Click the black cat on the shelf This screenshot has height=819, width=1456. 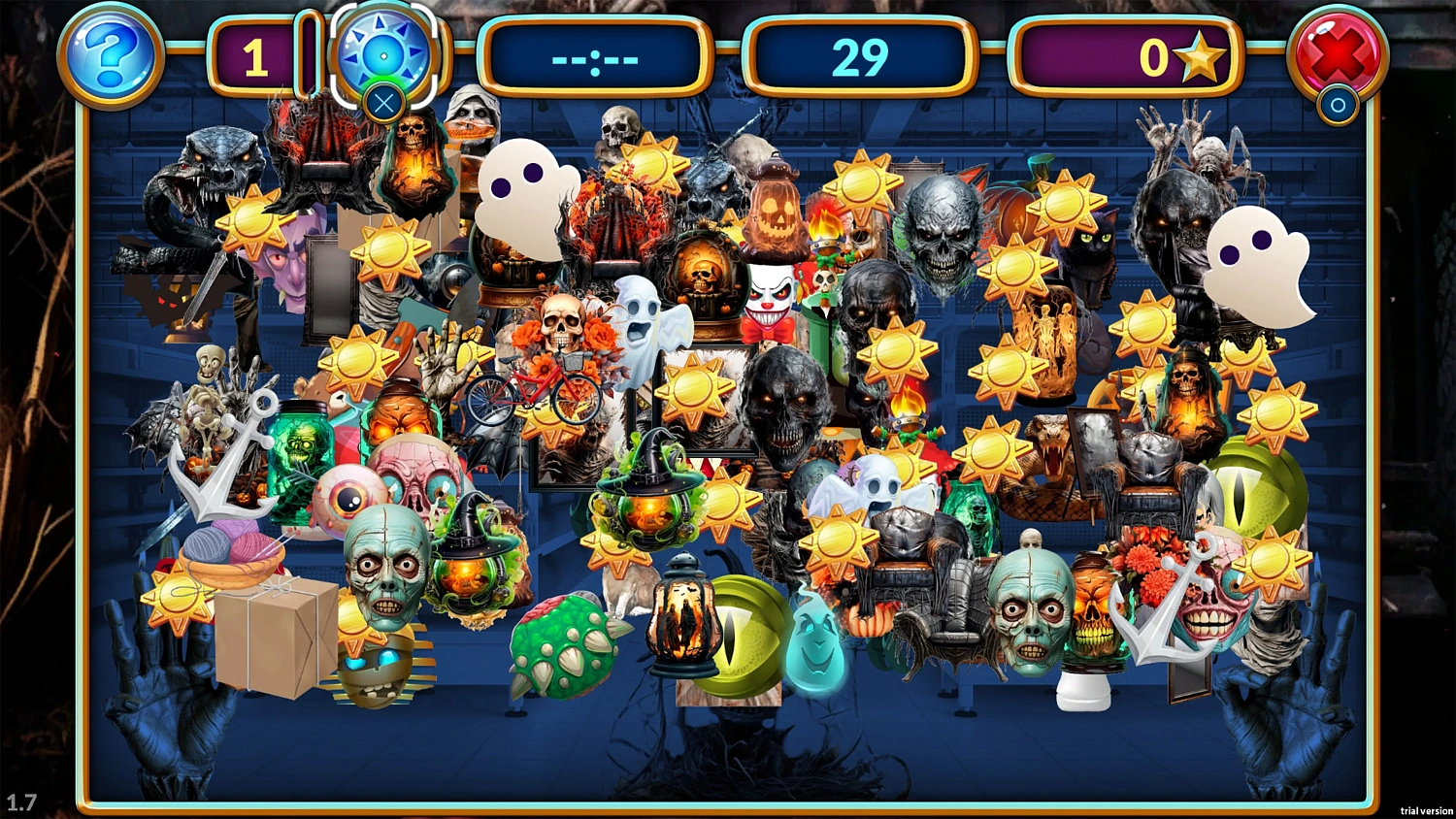point(1092,243)
